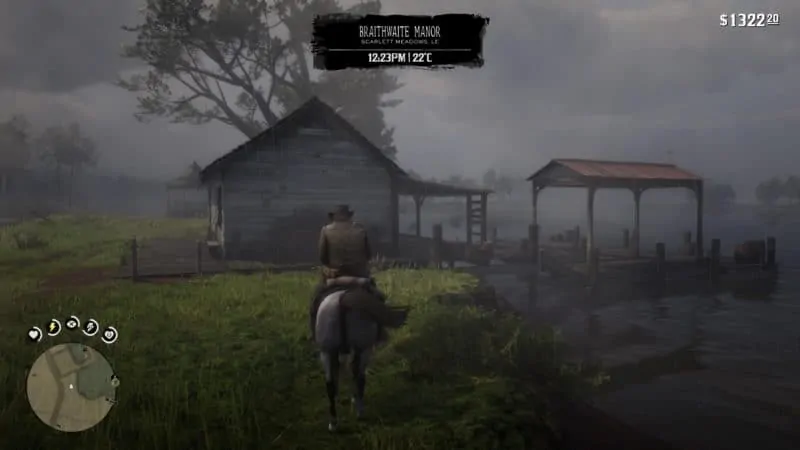Click the horse health core icon
800x450 pixels.
click(109, 335)
